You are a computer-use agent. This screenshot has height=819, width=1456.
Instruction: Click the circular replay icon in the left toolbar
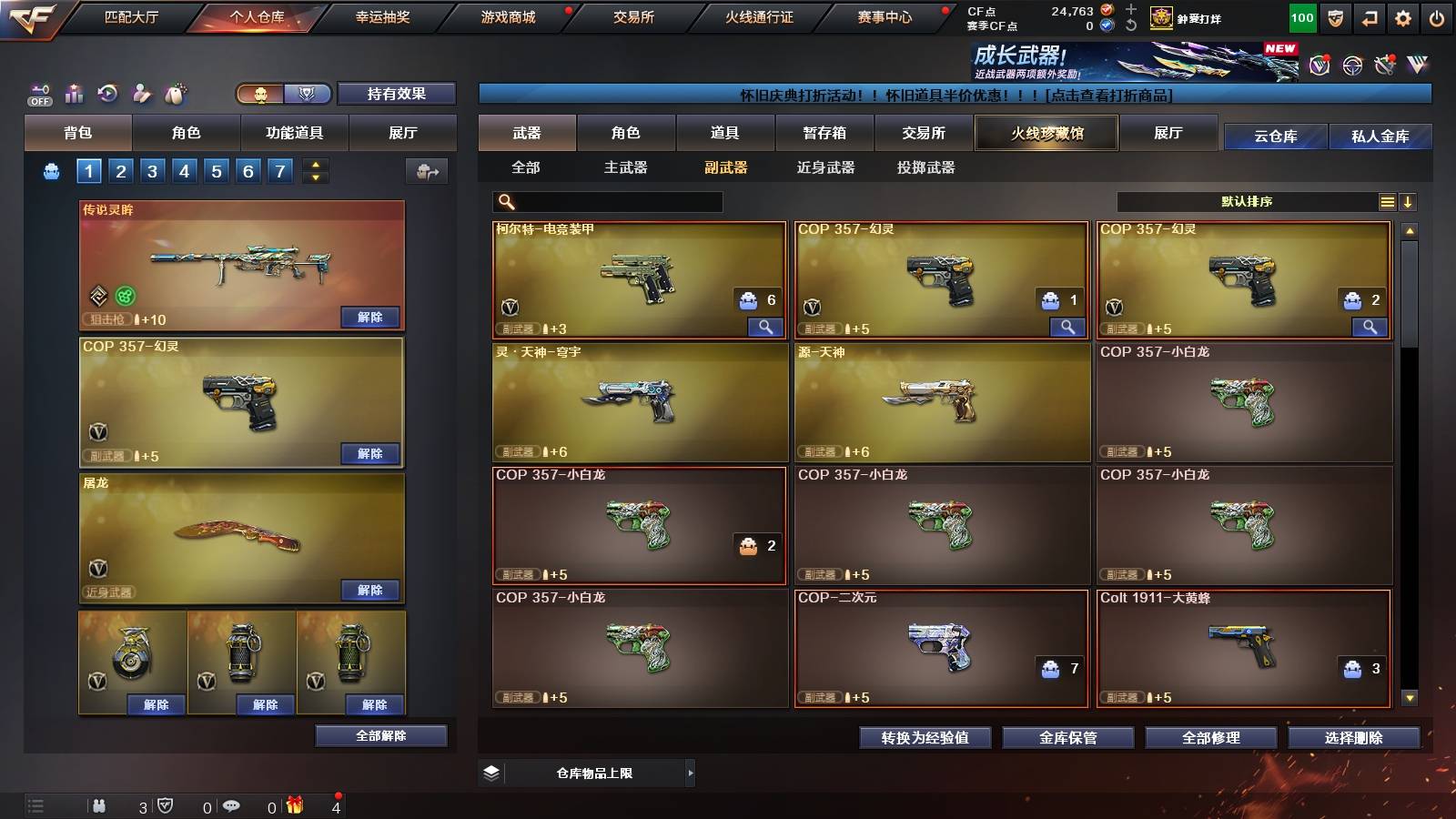[x=107, y=92]
